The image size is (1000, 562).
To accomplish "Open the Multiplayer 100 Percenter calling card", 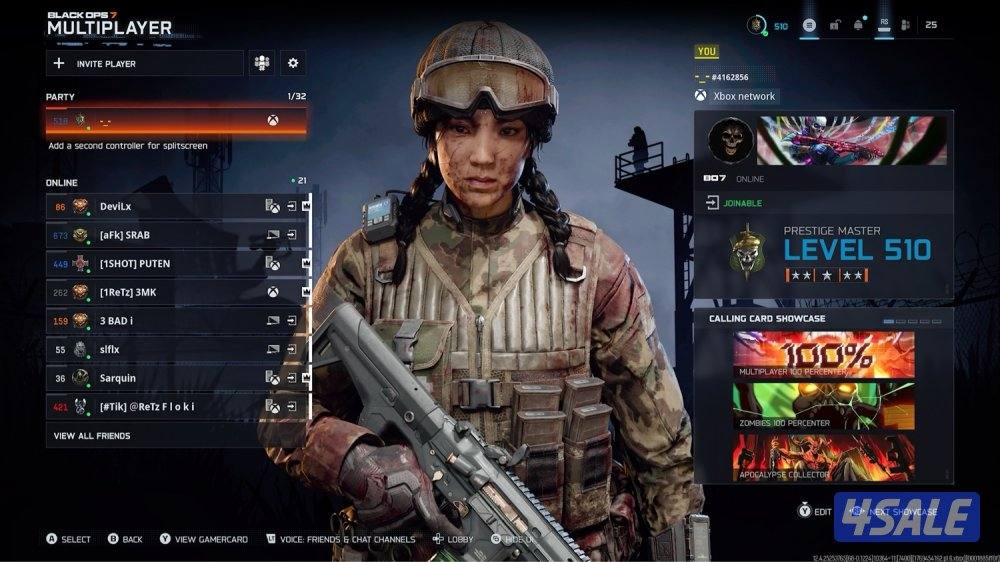I will pos(823,354).
